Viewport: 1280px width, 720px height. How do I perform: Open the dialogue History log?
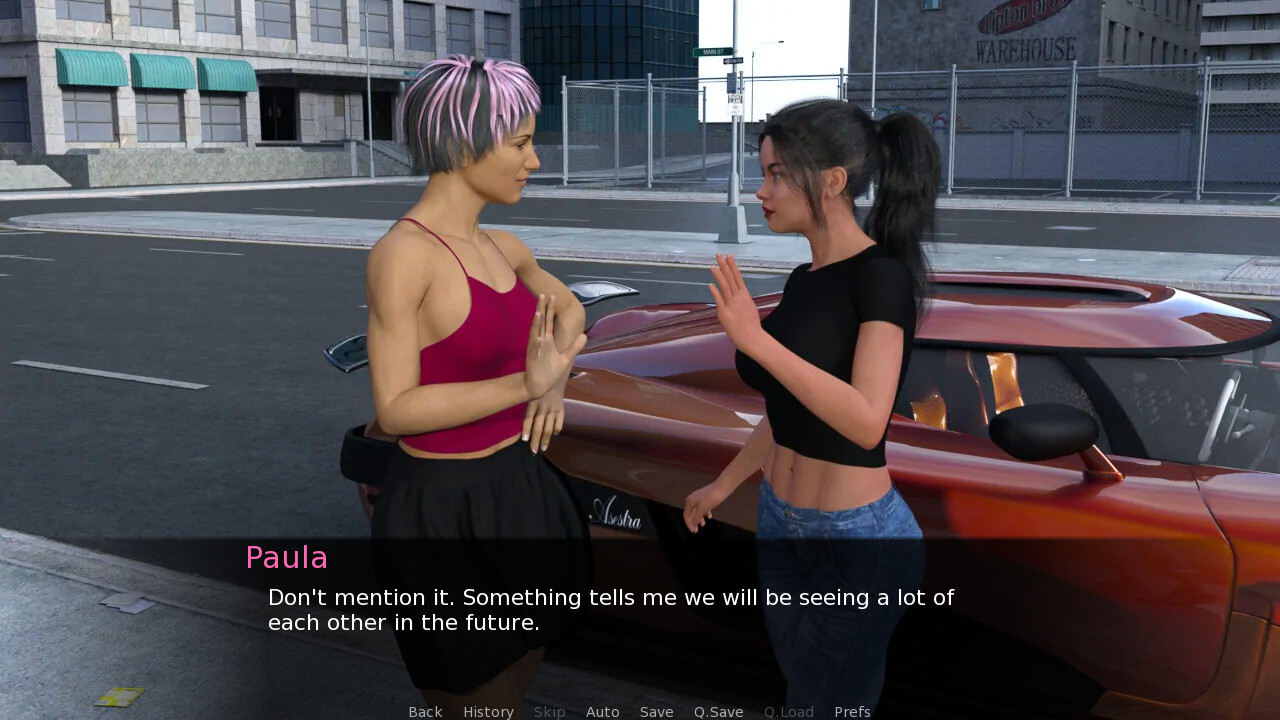pyautogui.click(x=488, y=712)
